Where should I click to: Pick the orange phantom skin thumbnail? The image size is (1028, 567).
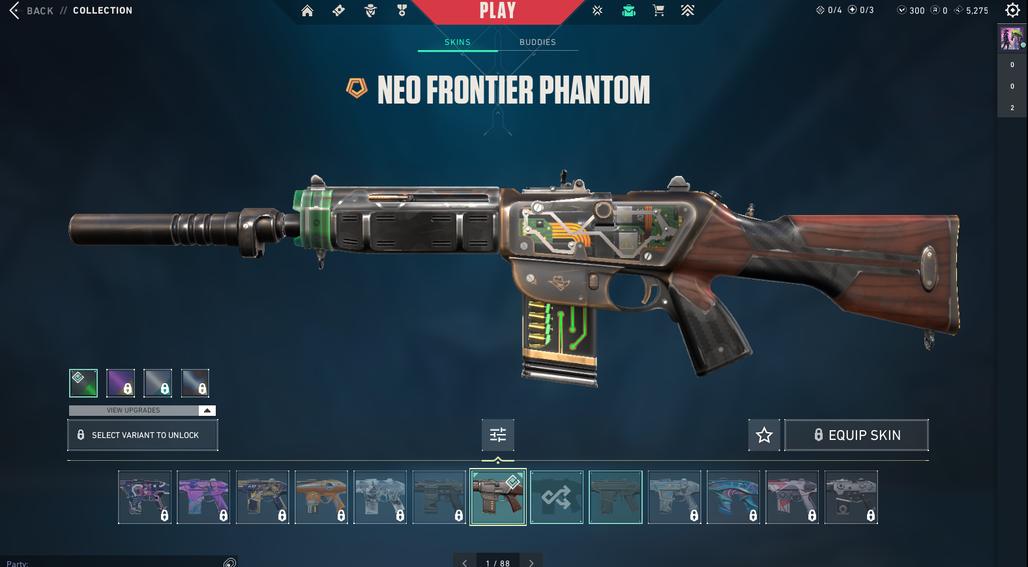tap(321, 497)
